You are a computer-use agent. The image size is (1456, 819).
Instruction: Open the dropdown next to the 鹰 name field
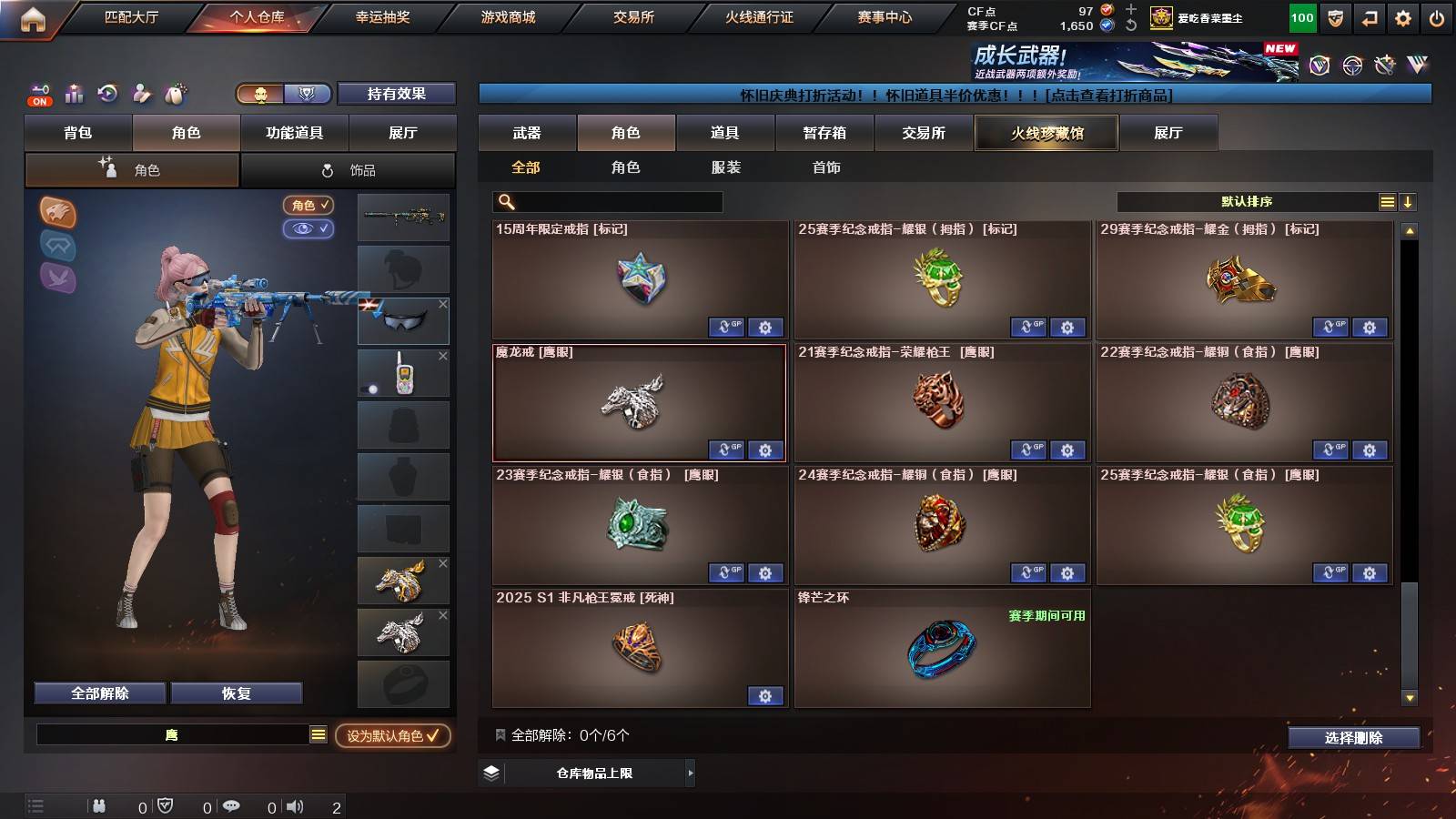(318, 733)
